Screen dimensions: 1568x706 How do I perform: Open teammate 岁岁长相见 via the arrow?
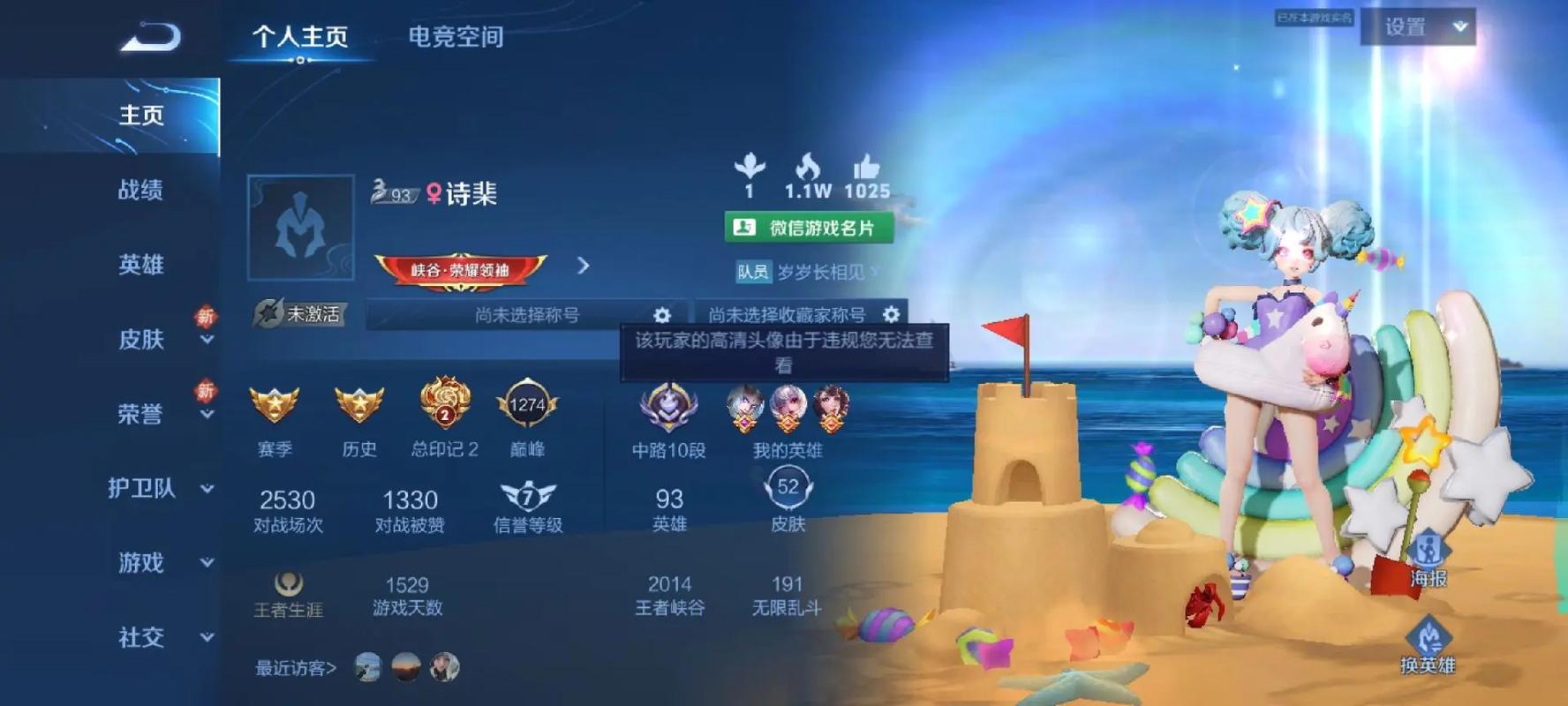tap(875, 274)
